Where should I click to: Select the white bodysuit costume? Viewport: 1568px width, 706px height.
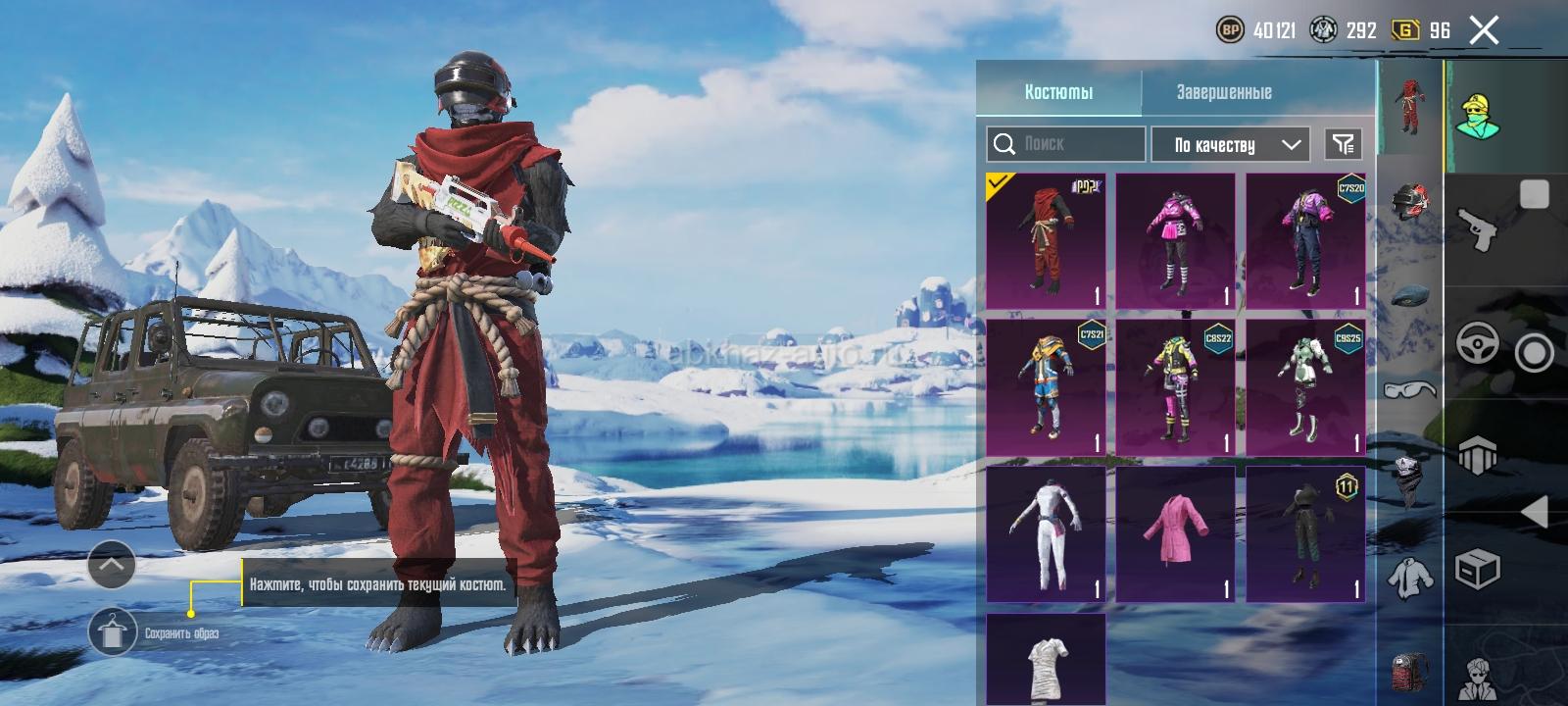1046,533
